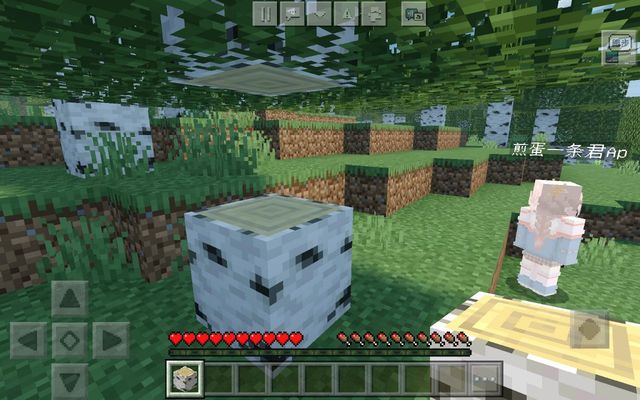Tap the right arrow on the D-pad
Viewport: 640px width, 400px height.
point(110,339)
